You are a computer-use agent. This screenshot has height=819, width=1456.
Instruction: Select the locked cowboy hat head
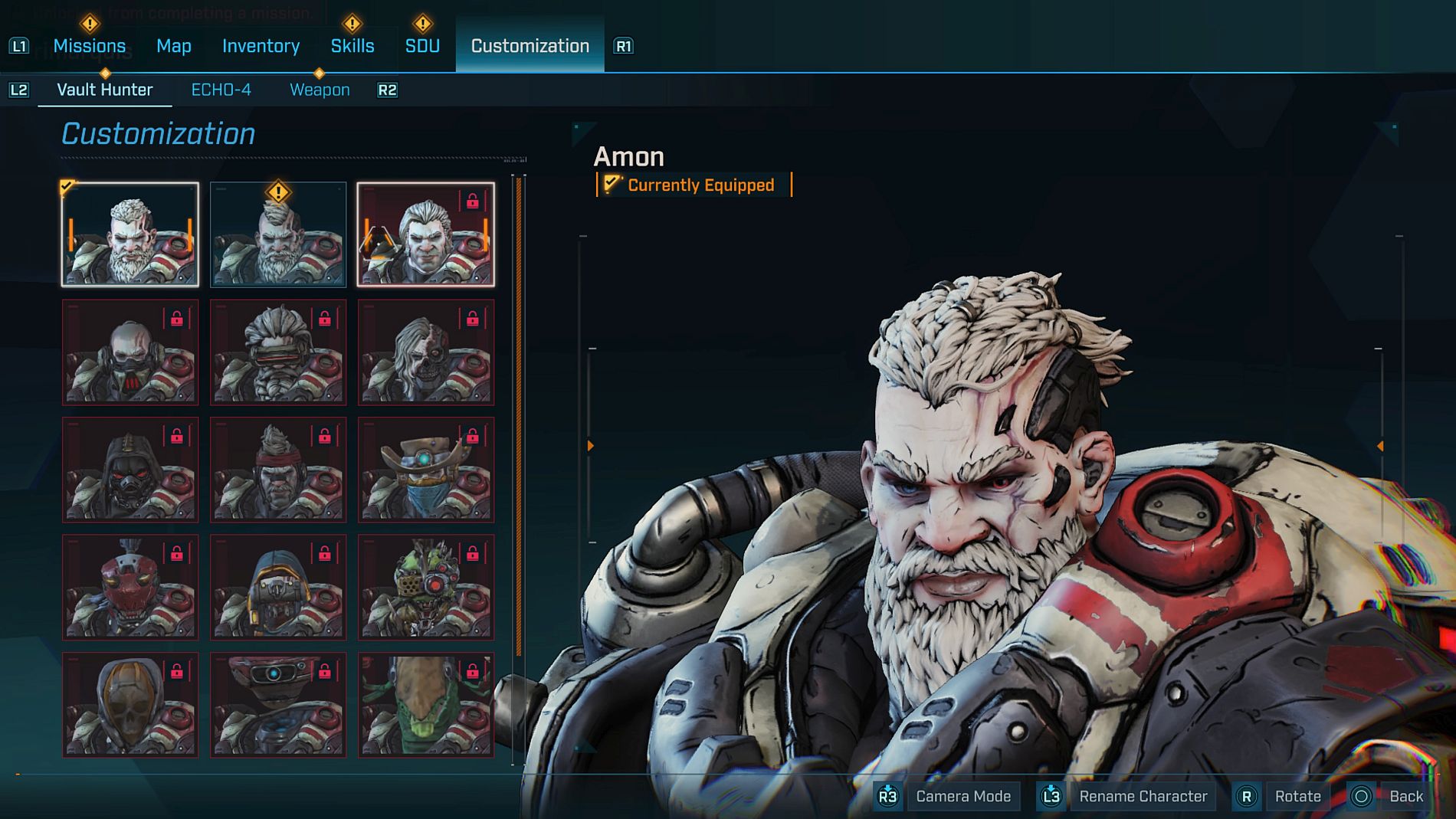[426, 470]
